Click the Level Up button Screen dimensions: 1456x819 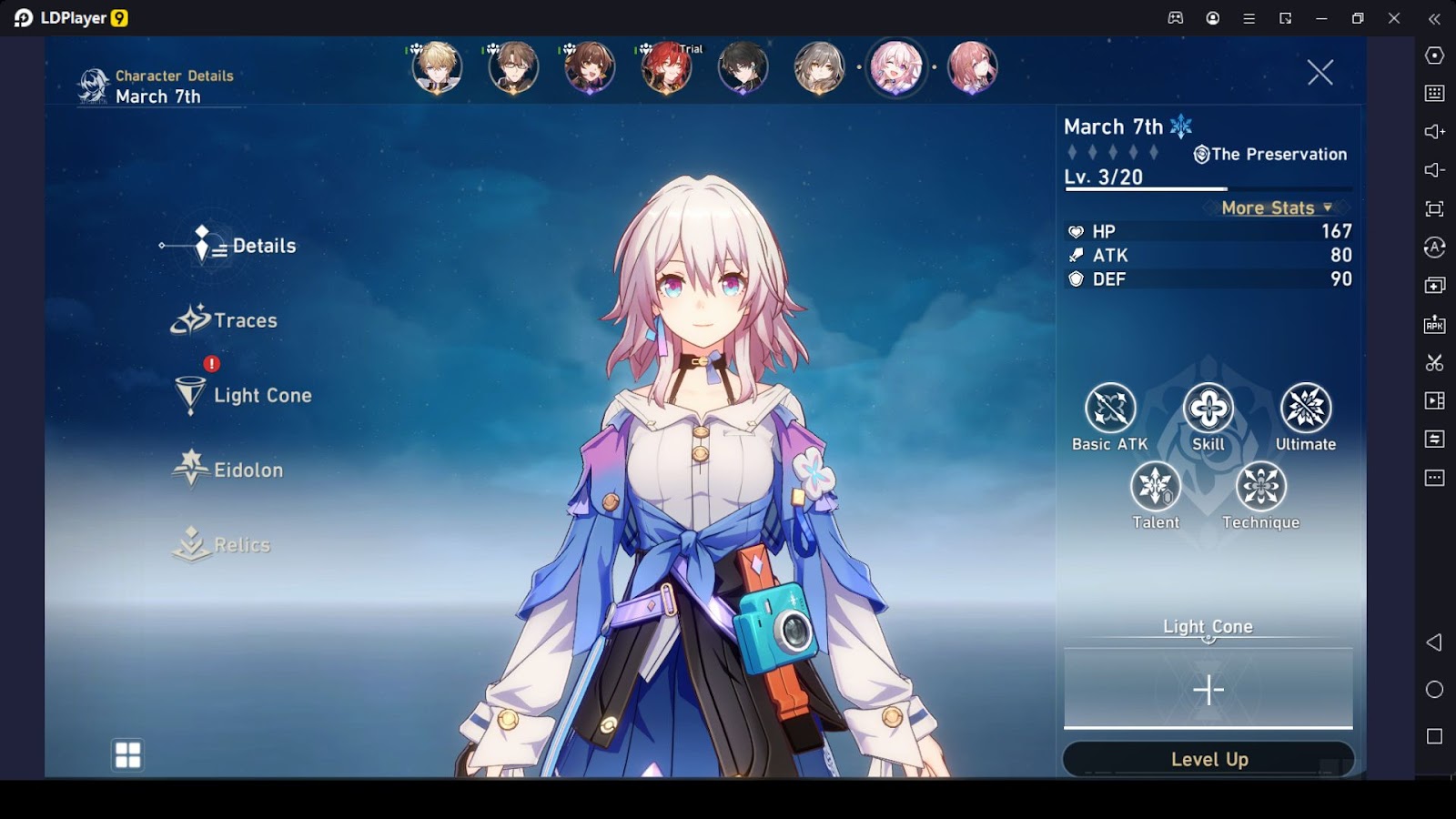click(1208, 759)
